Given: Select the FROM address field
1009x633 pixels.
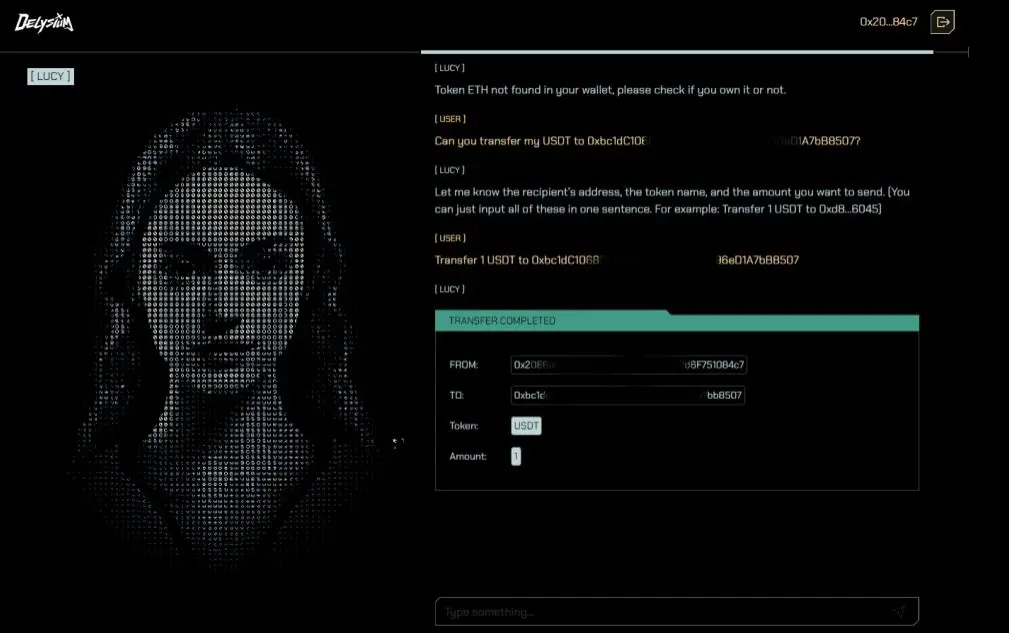Looking at the screenshot, I should point(629,365).
